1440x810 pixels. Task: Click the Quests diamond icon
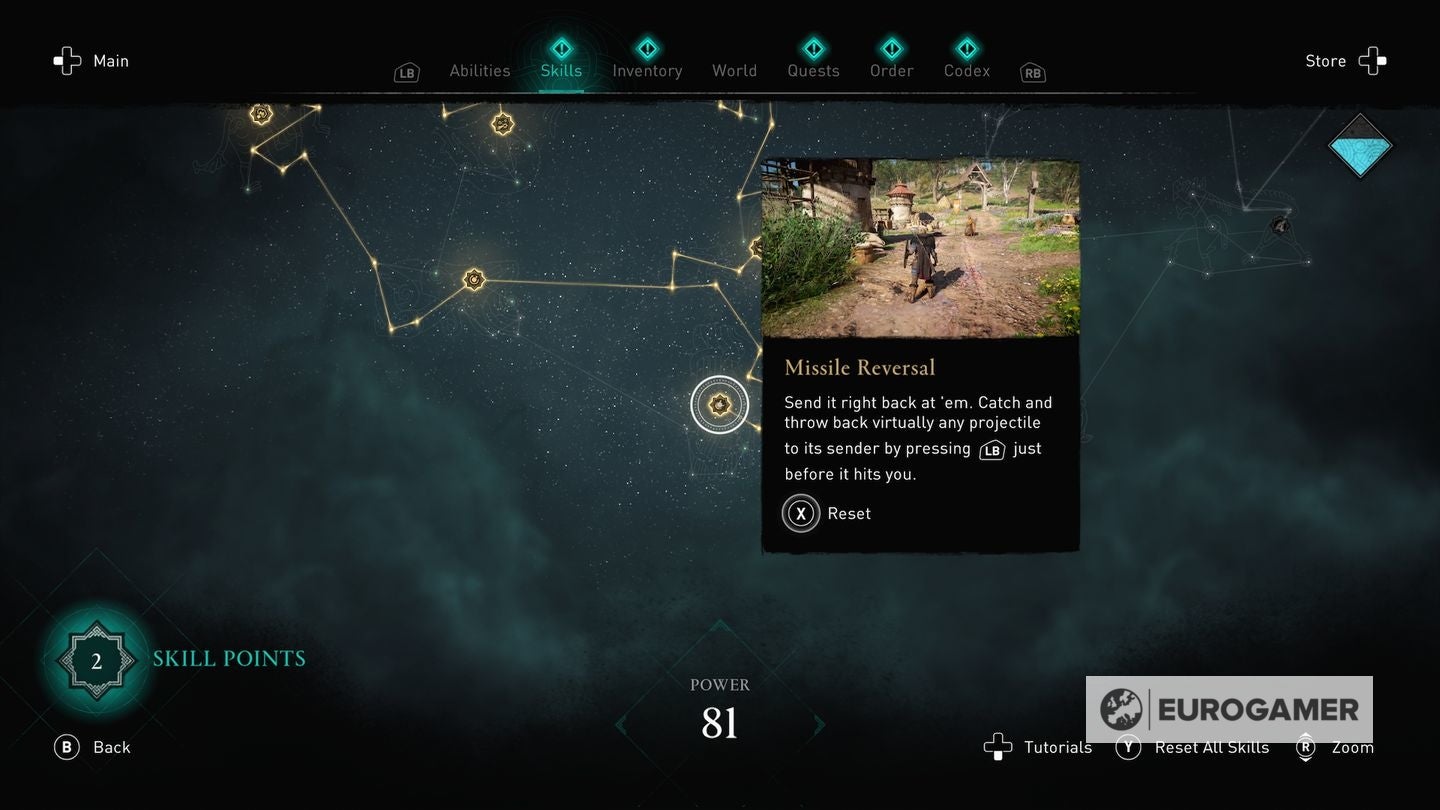(x=813, y=45)
